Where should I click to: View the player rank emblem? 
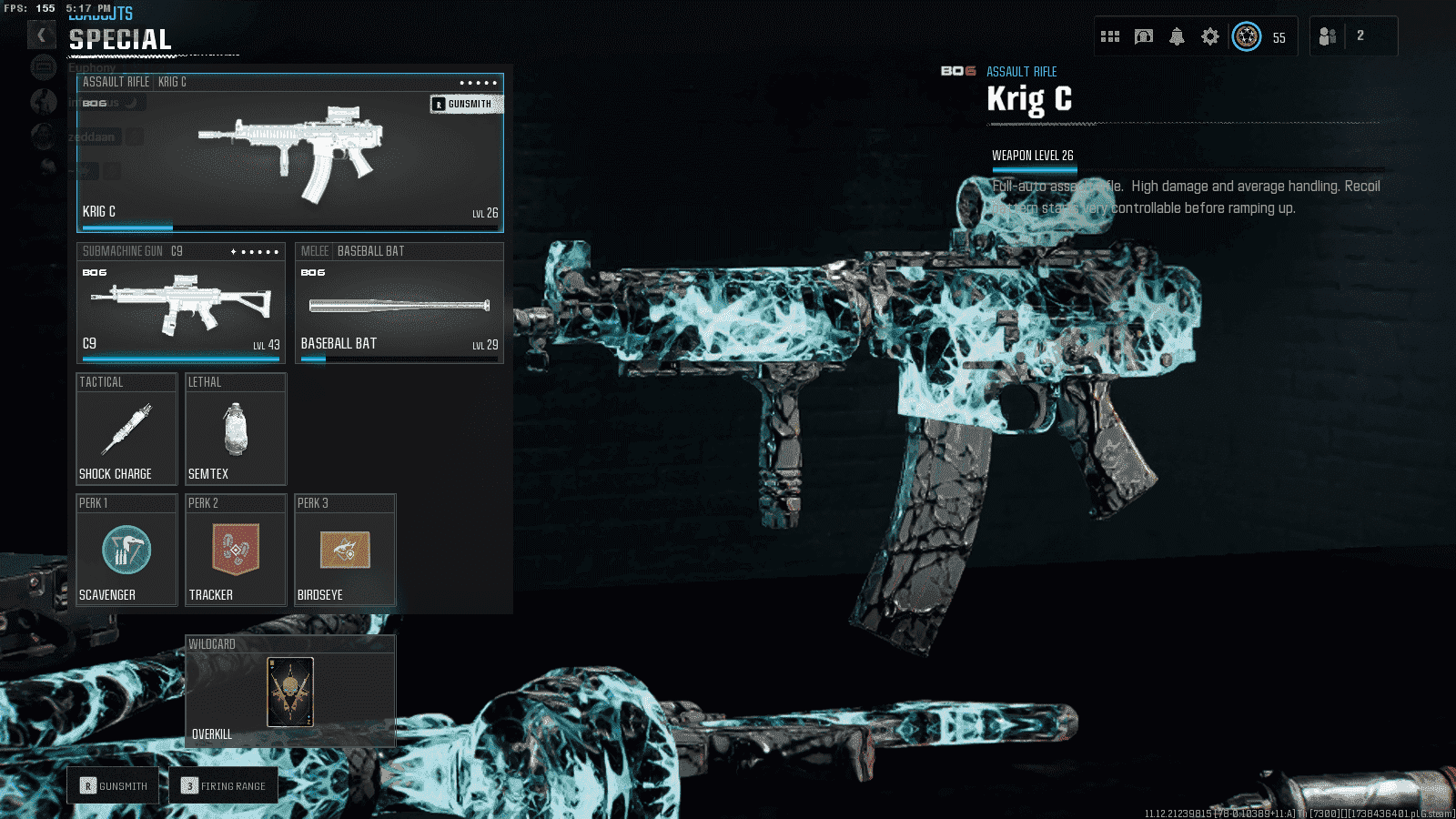tap(1247, 36)
